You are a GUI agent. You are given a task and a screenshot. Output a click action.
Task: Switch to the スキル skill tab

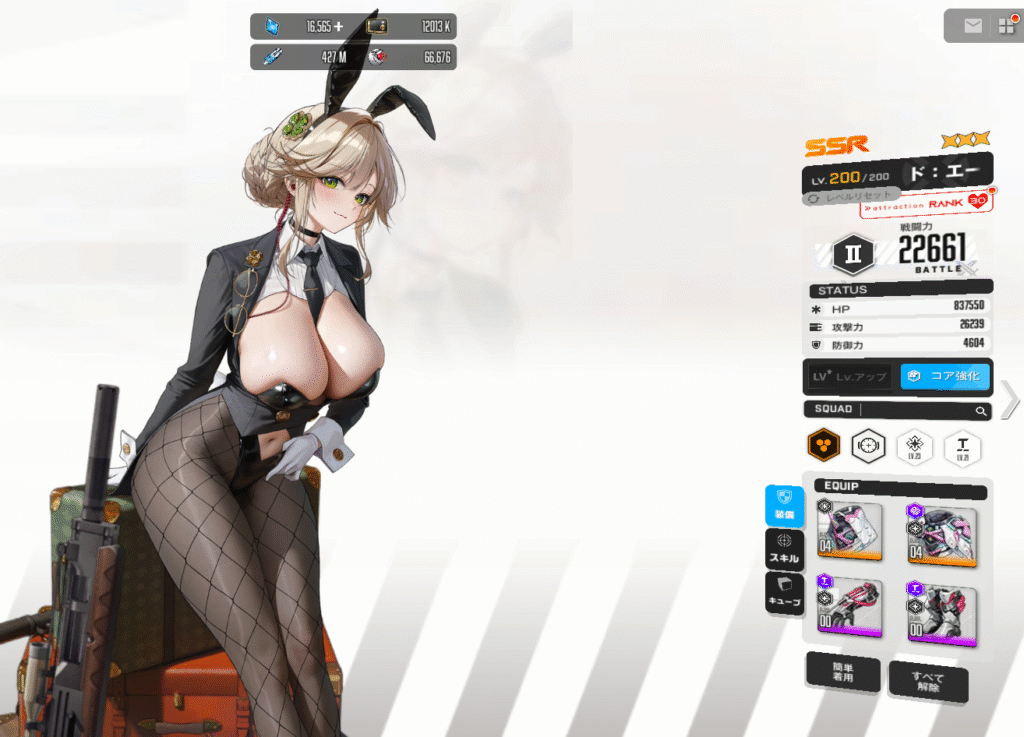click(784, 548)
